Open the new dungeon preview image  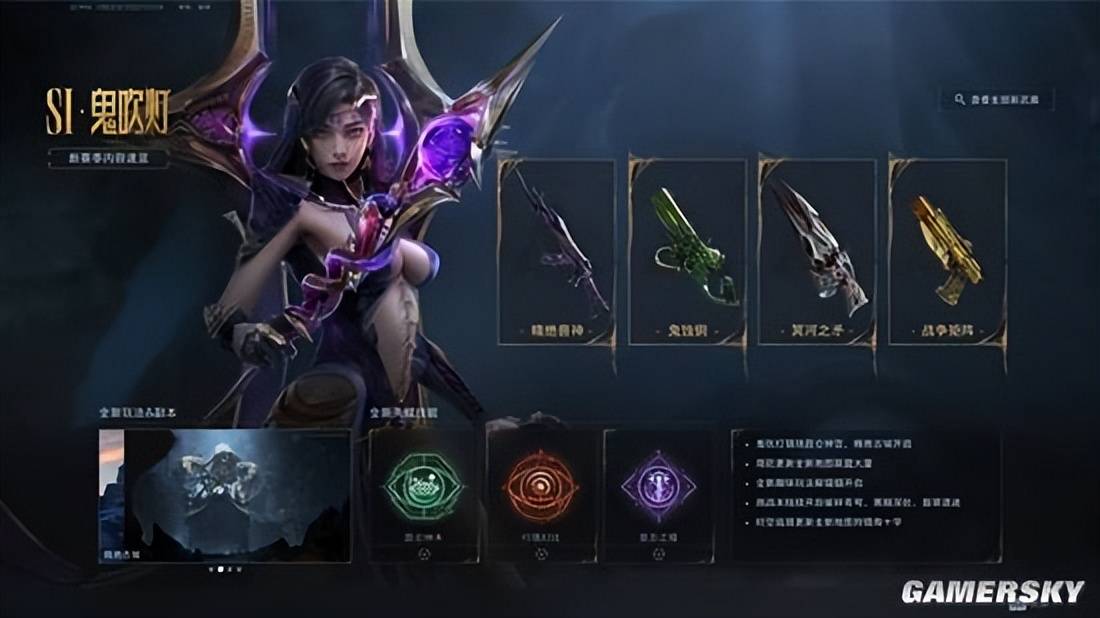pyautogui.click(x=225, y=495)
